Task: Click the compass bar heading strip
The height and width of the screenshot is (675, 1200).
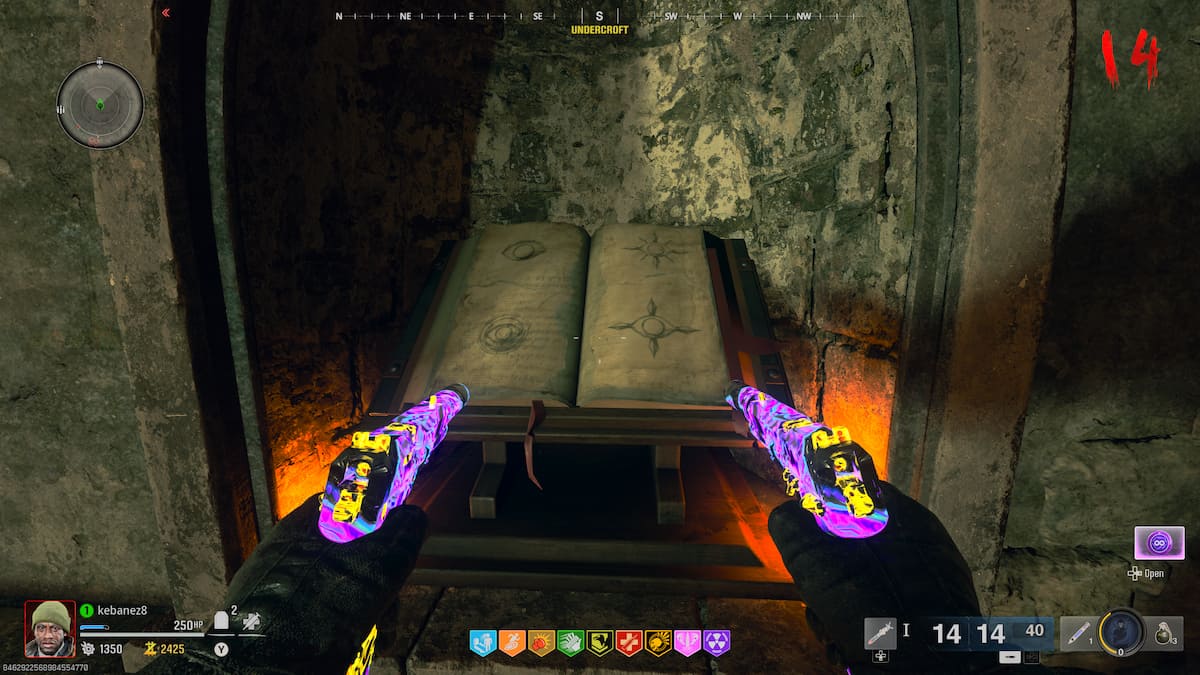Action: point(599,16)
